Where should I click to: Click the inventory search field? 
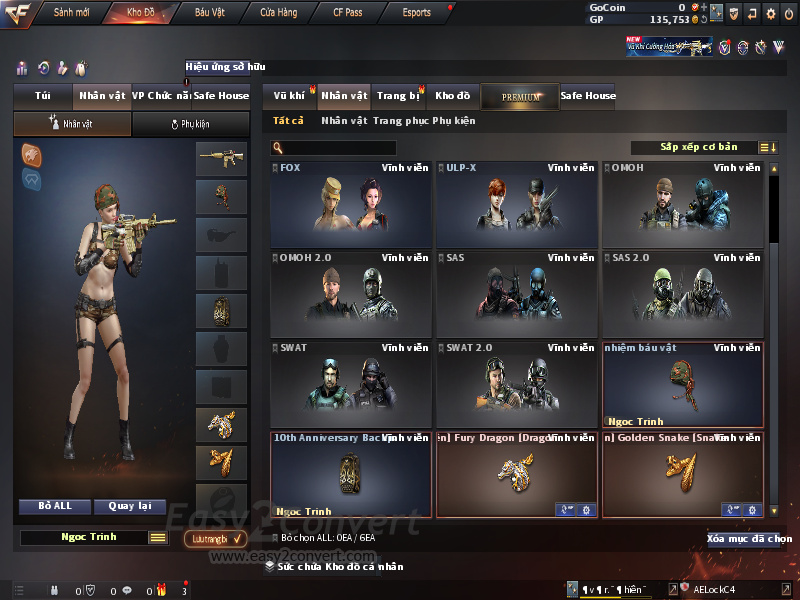340,148
